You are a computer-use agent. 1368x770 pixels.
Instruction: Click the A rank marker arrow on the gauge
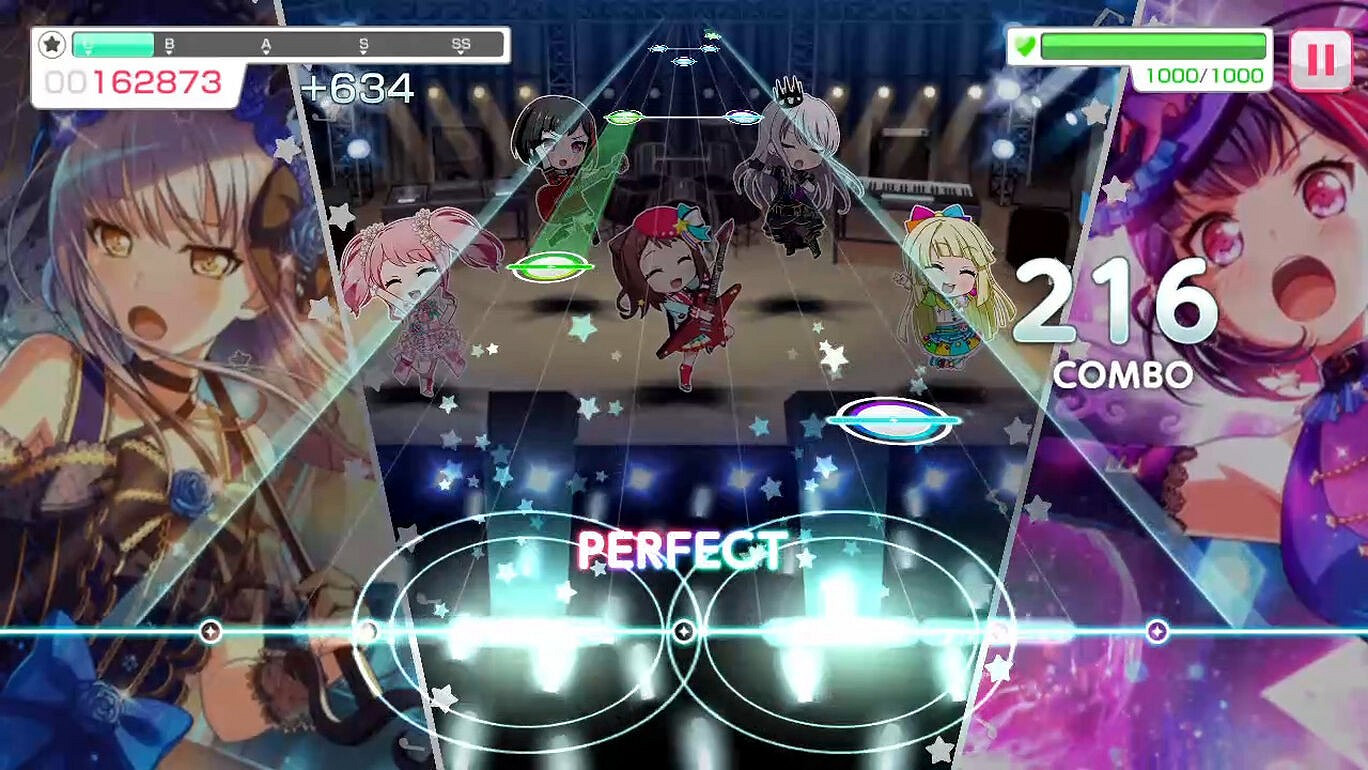266,43
